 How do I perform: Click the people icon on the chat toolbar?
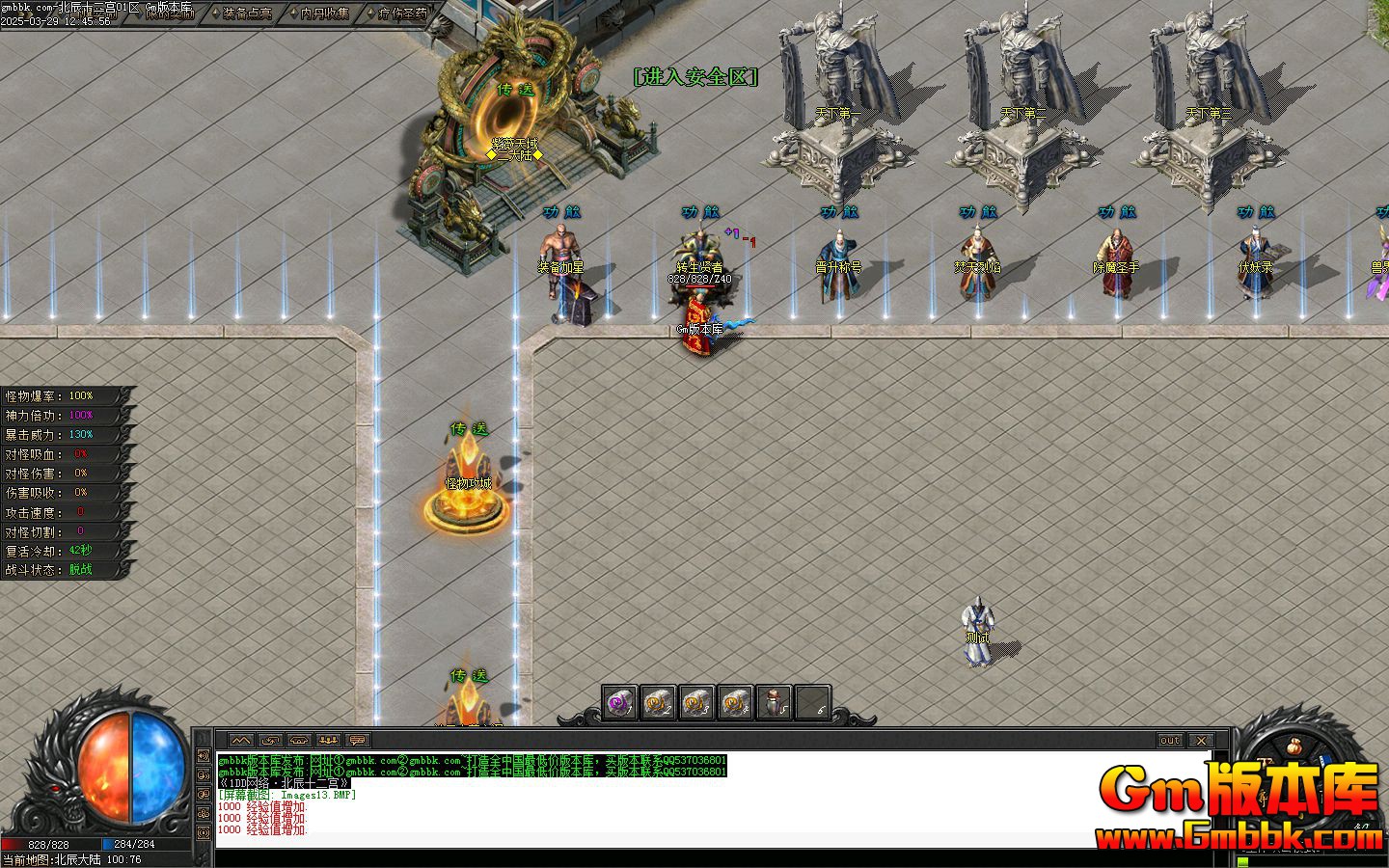[328, 741]
